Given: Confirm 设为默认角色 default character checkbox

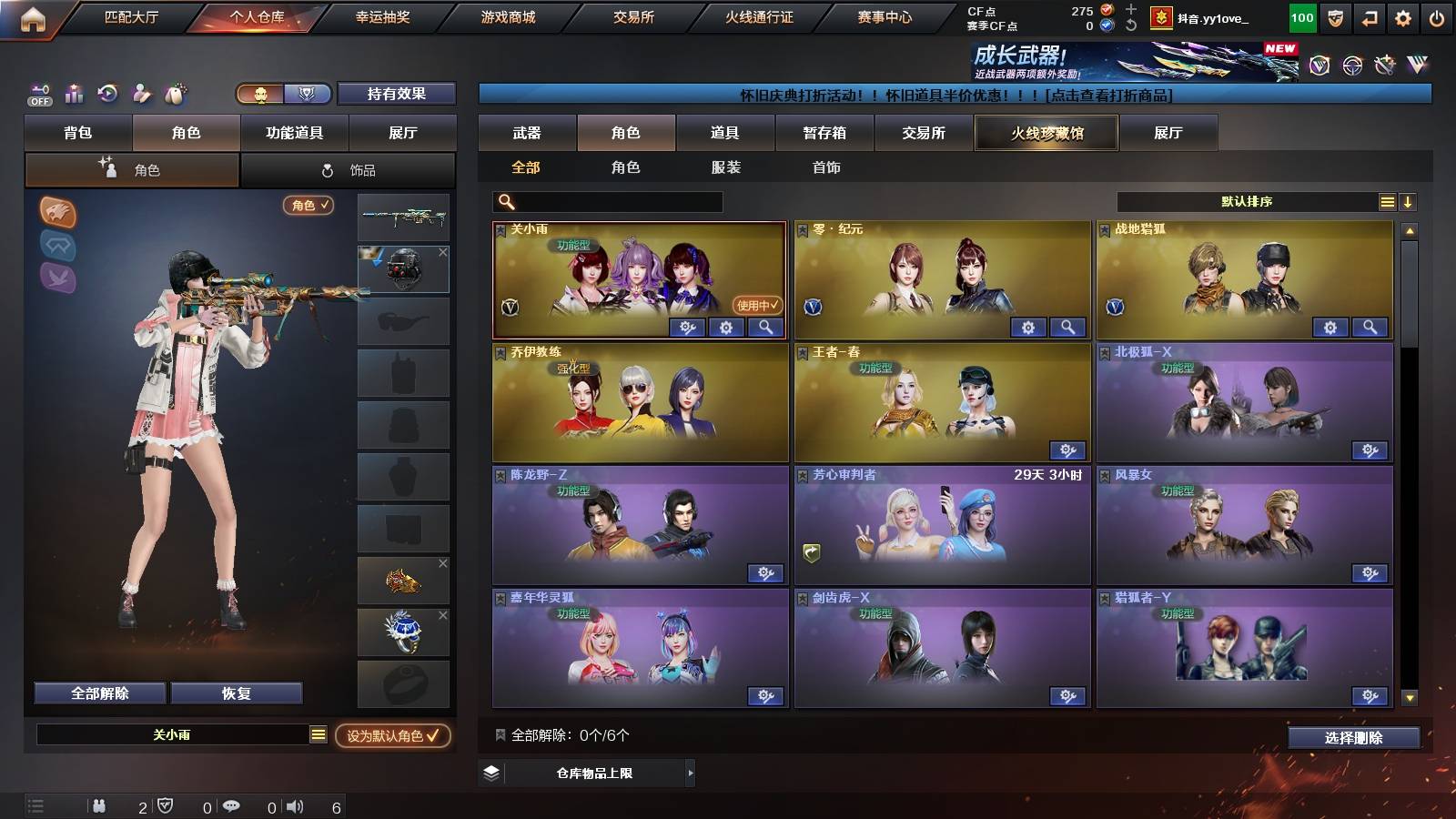Looking at the screenshot, I should tap(392, 738).
